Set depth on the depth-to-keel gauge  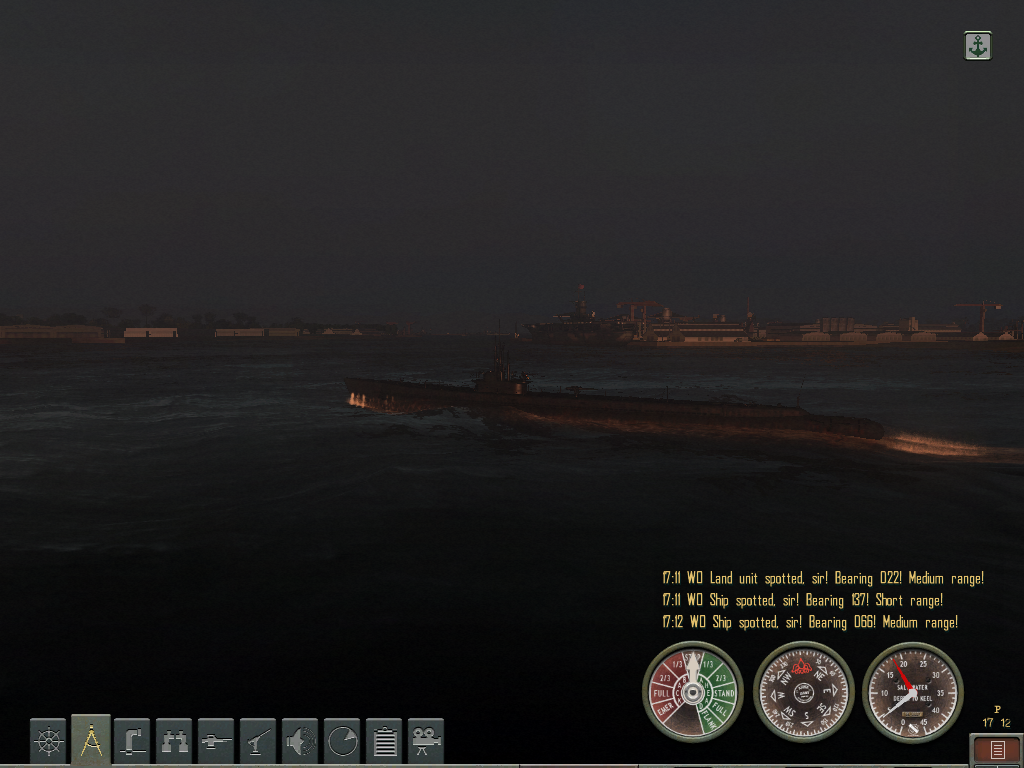click(x=912, y=691)
